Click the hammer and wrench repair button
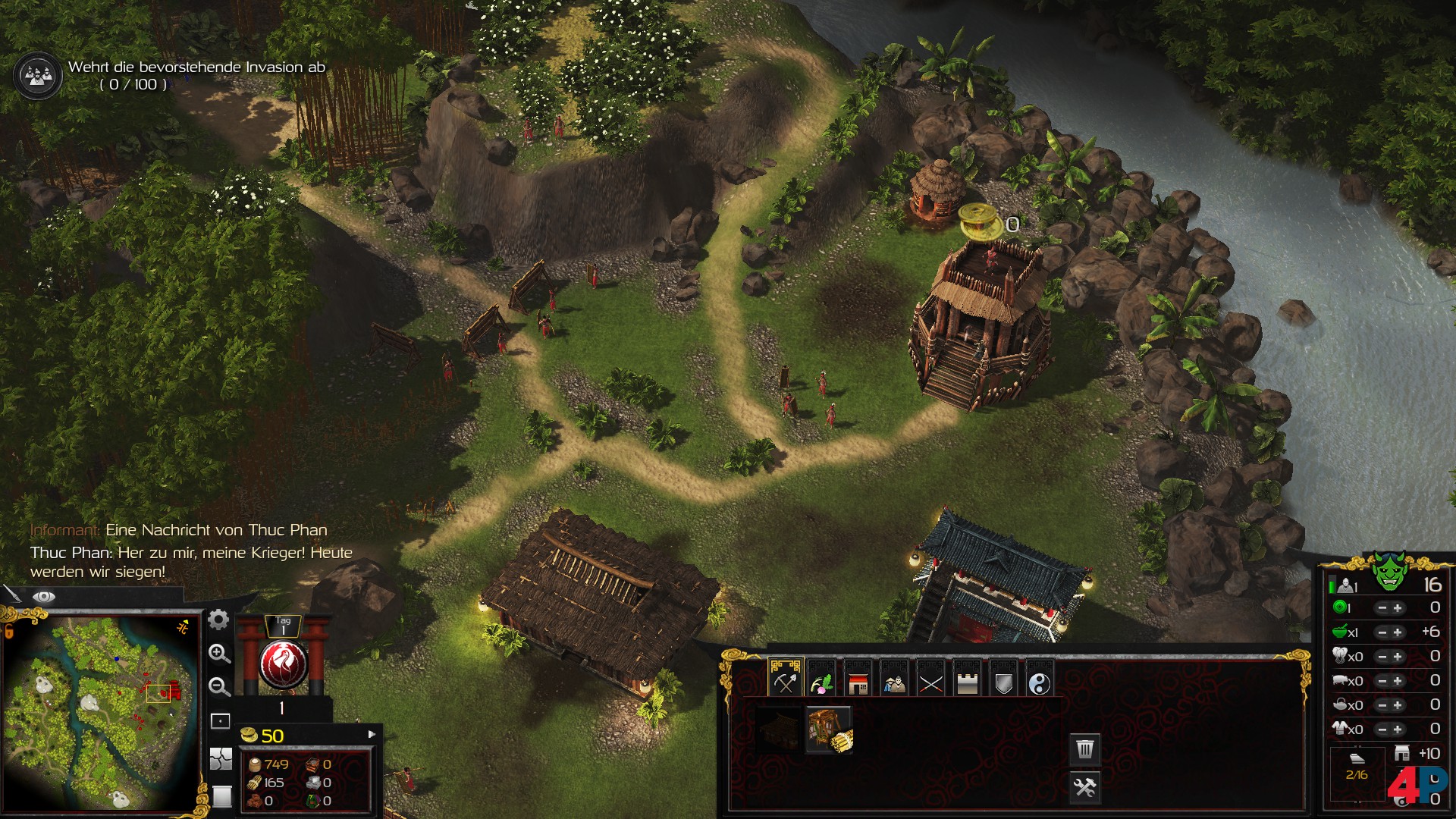This screenshot has height=819, width=1456. [x=1085, y=787]
